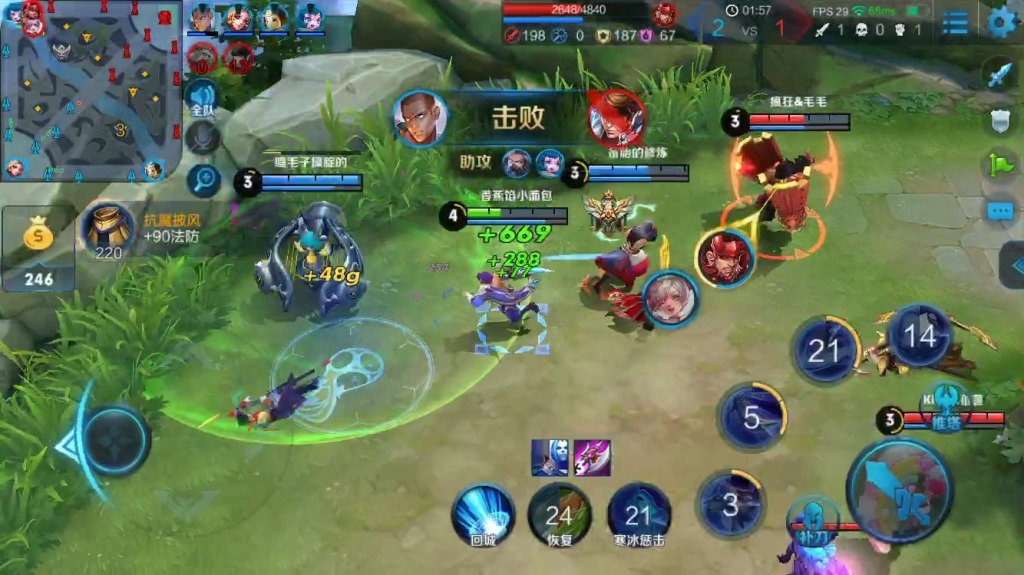This screenshot has height=575, width=1024.
Task: Tap the skill on 3-second cooldown
Action: [730, 504]
